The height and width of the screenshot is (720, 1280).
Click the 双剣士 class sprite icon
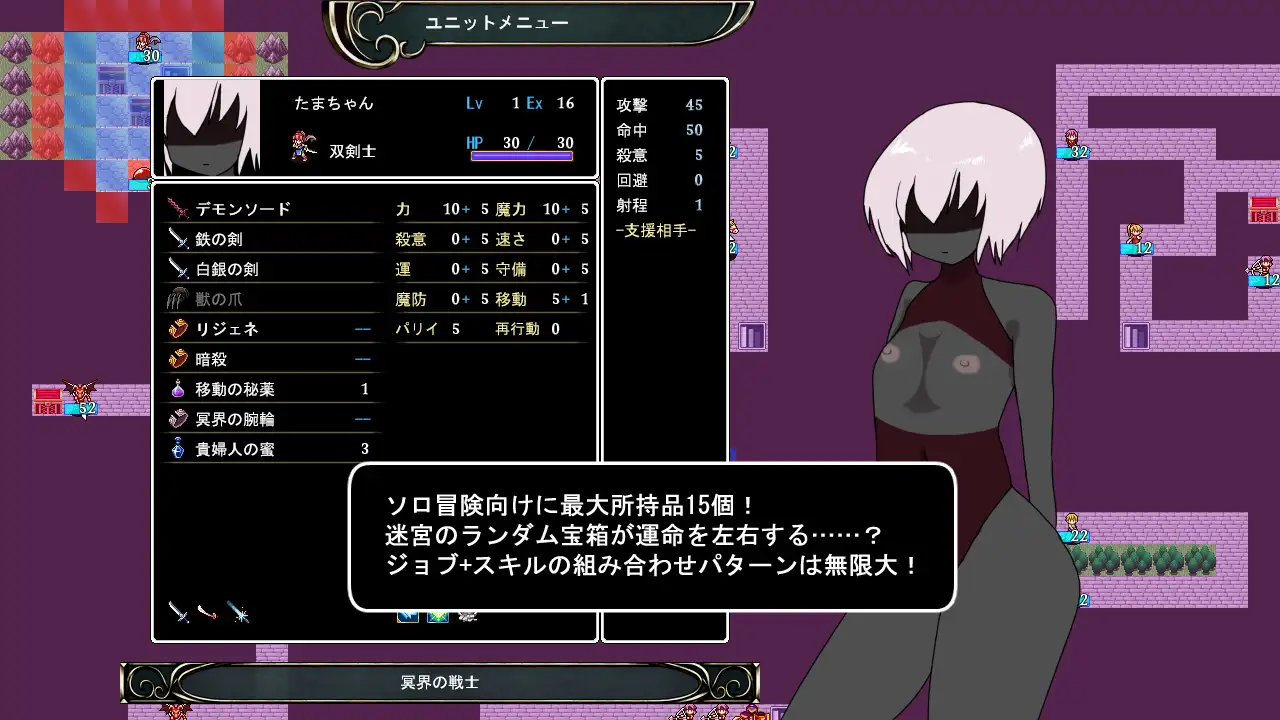click(300, 146)
